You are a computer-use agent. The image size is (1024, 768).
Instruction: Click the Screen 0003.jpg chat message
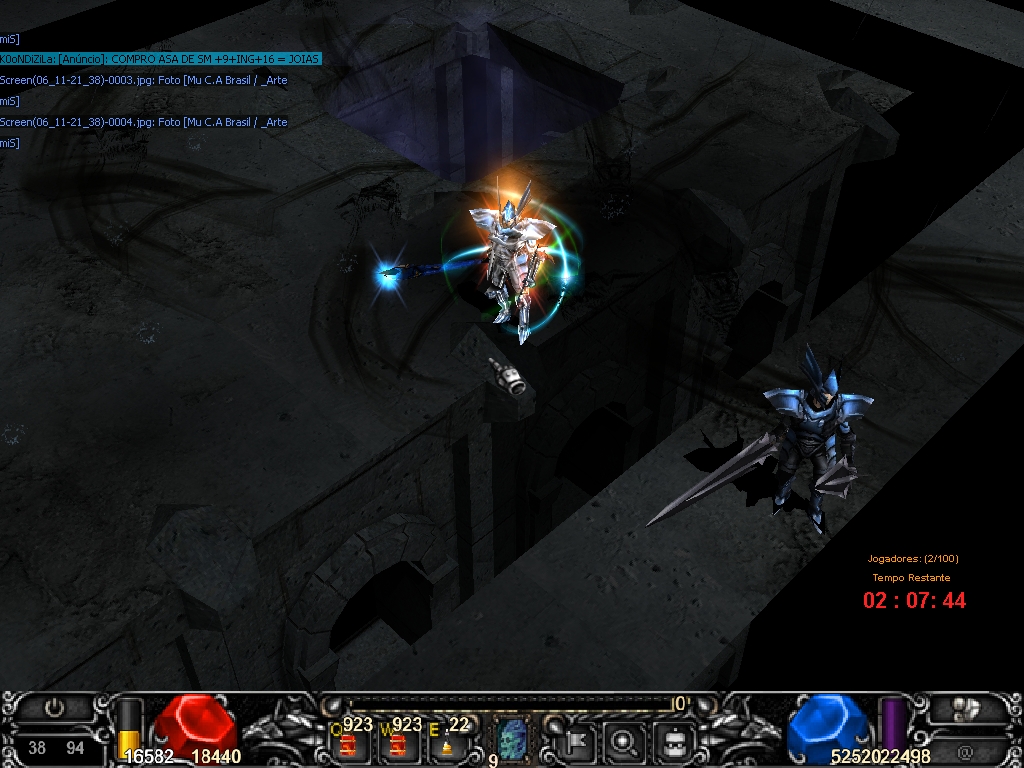pyautogui.click(x=144, y=80)
